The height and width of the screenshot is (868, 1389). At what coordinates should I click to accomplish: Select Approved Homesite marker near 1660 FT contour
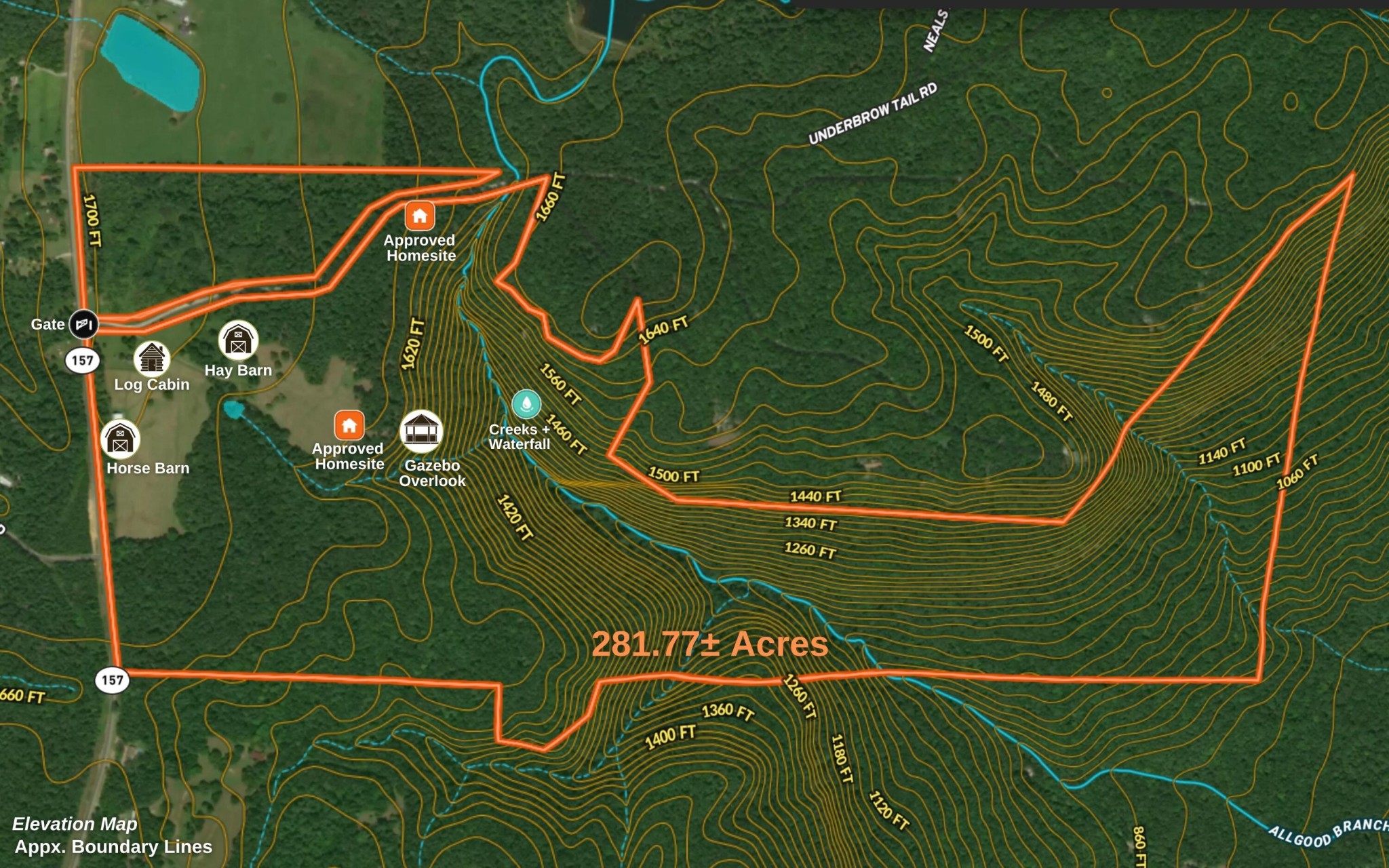(x=420, y=216)
